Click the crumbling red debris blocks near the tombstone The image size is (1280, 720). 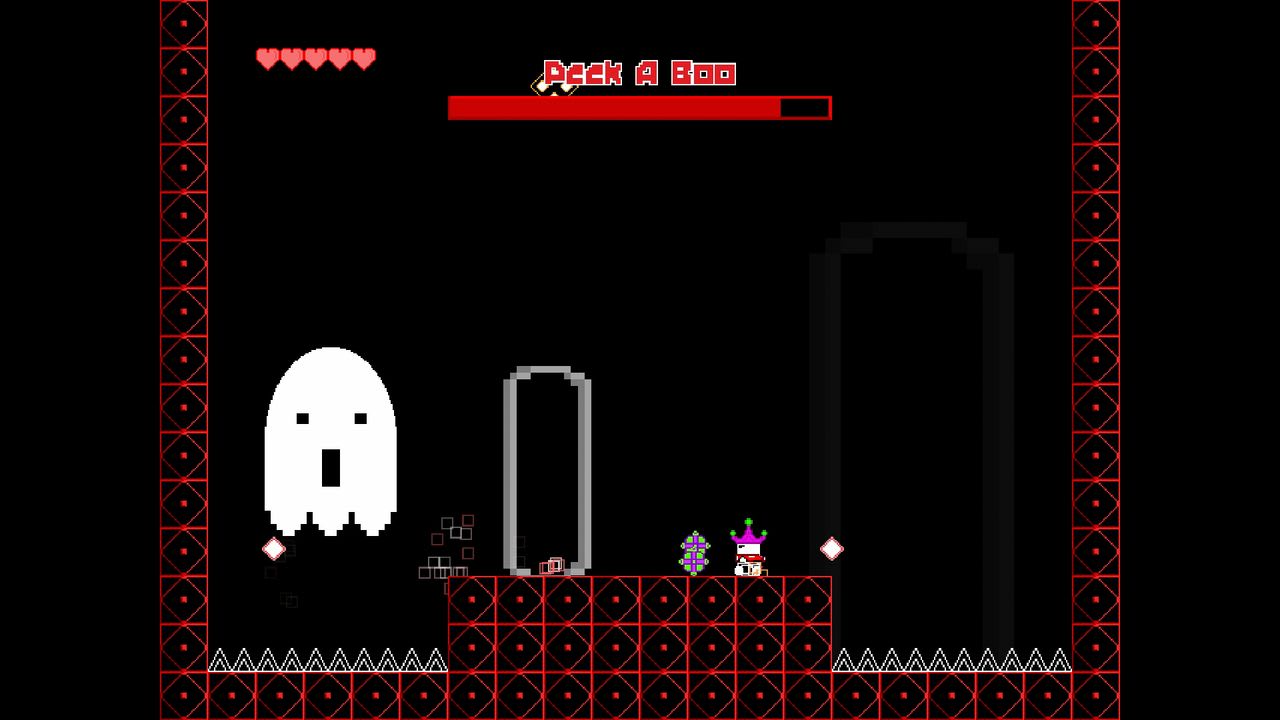tap(447, 545)
